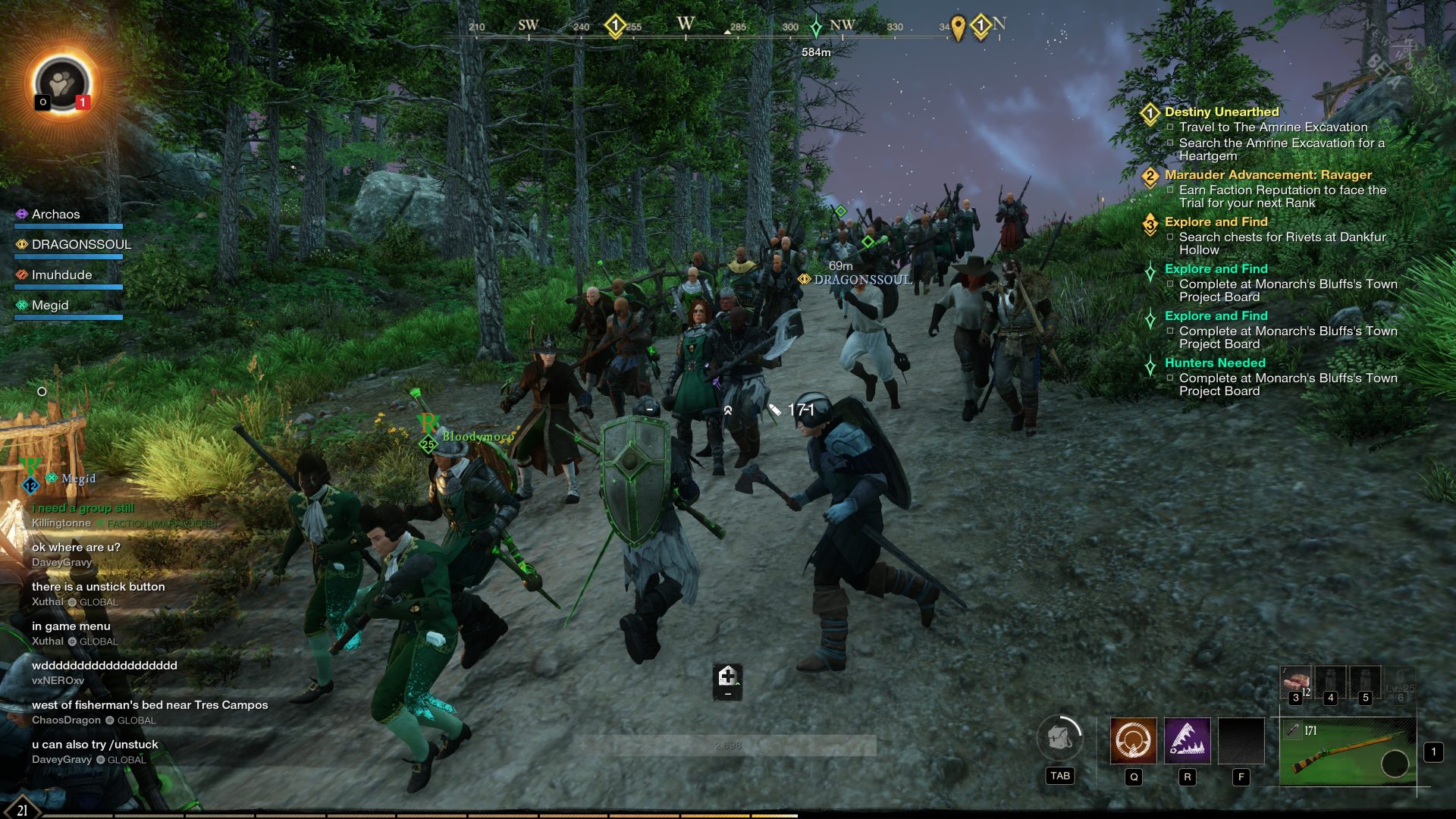This screenshot has width=1456, height=819.
Task: Open the inventory bag icon
Action: tap(1059, 738)
